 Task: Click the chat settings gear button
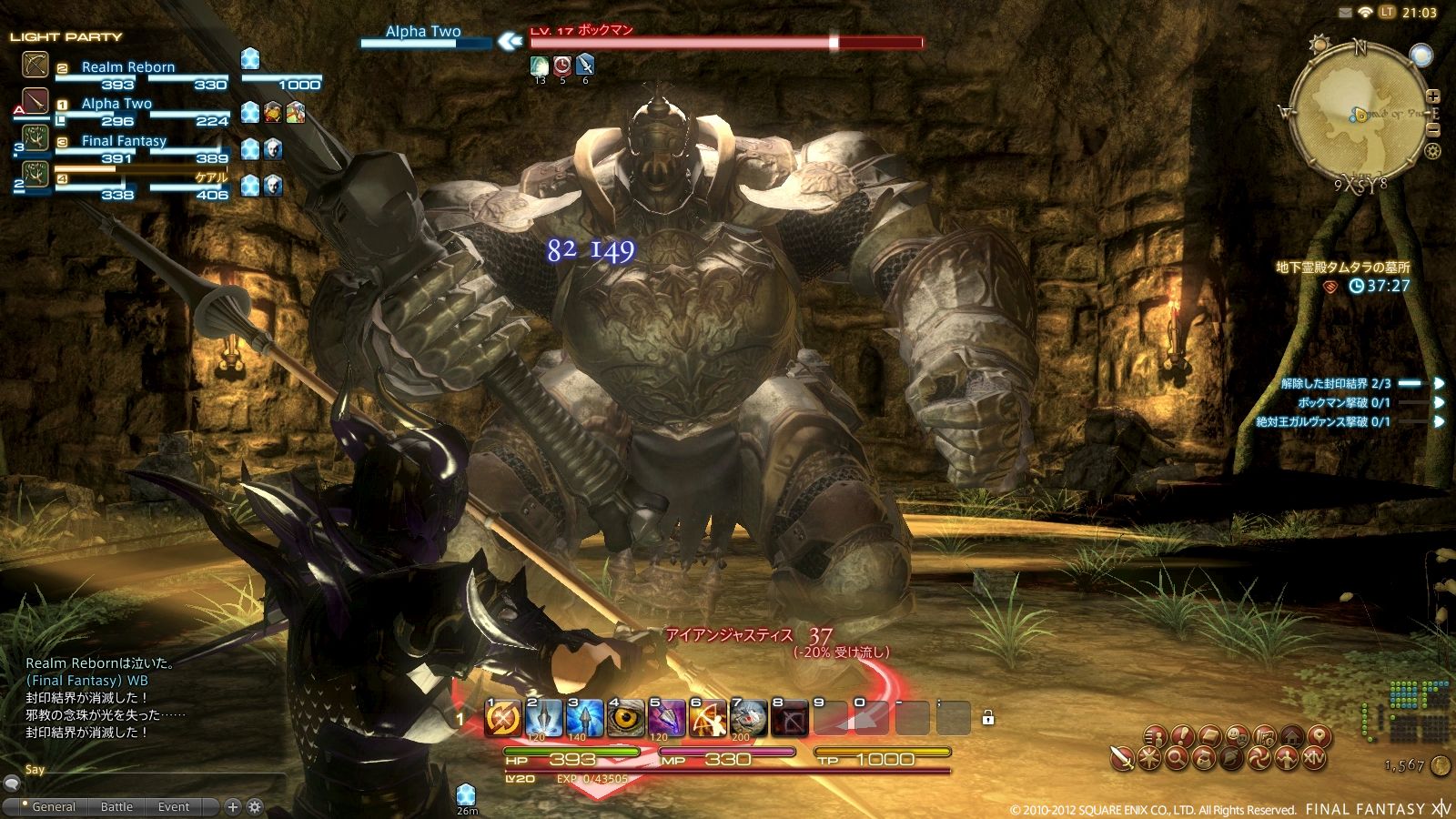[x=253, y=806]
